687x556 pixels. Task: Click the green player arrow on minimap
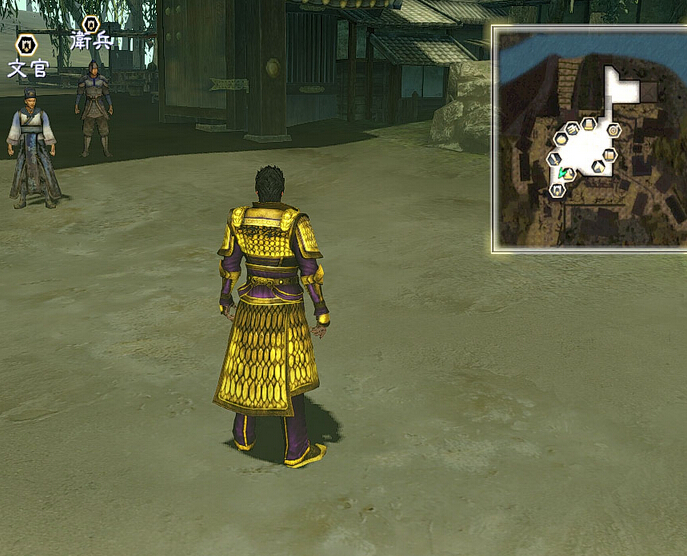click(x=563, y=173)
